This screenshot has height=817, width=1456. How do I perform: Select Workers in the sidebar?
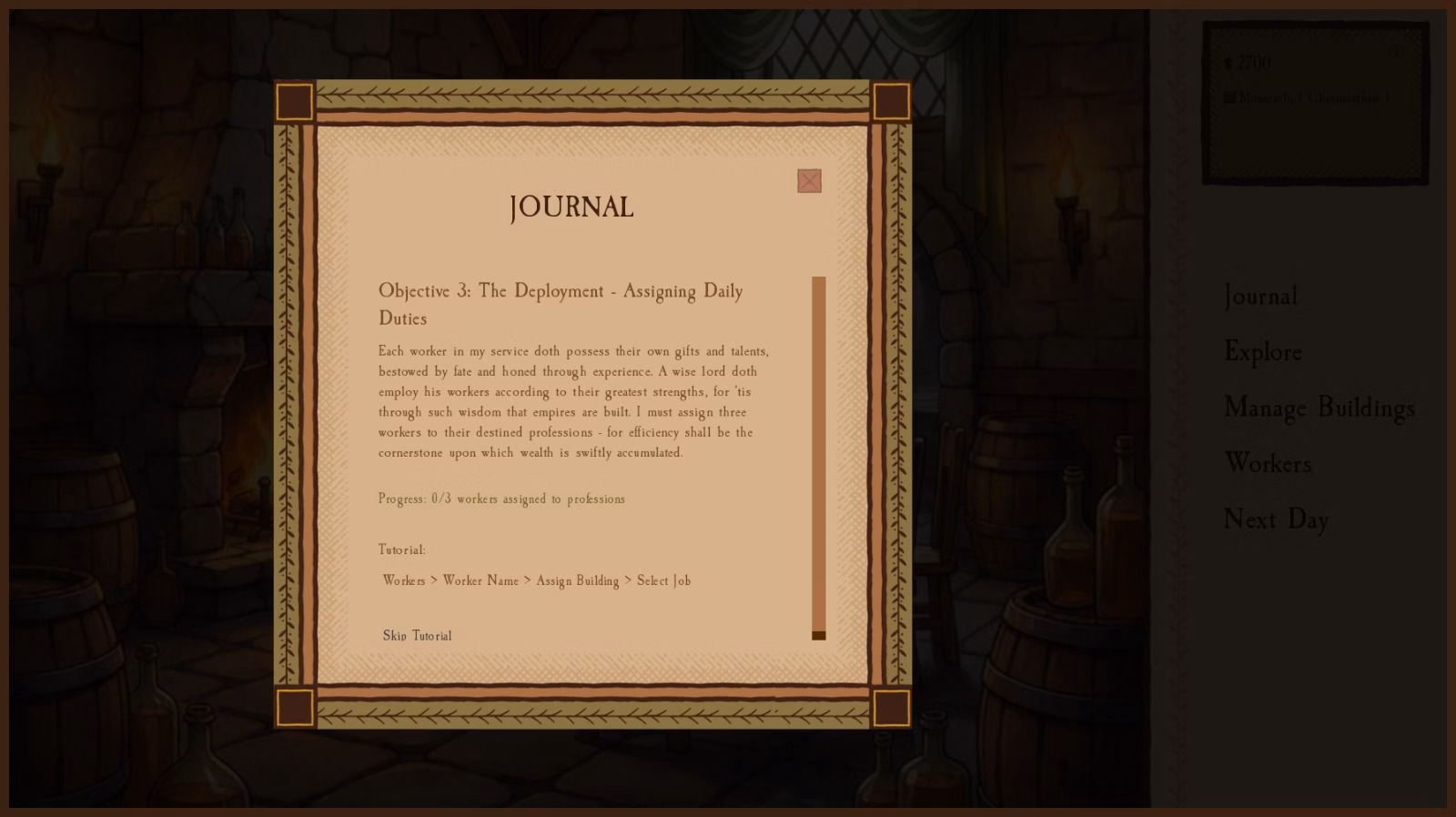(1269, 464)
